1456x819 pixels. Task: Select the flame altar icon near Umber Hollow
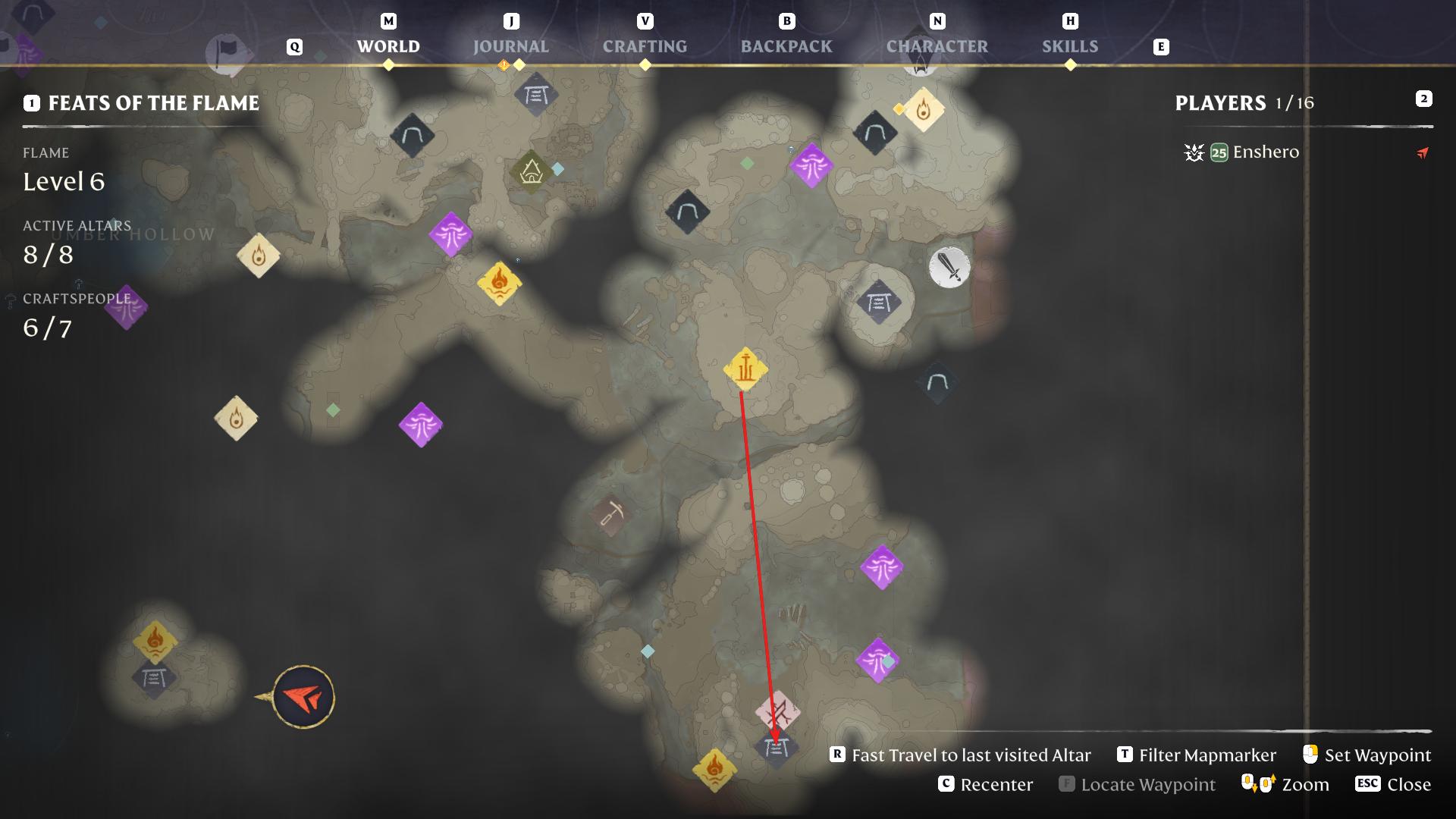(259, 256)
